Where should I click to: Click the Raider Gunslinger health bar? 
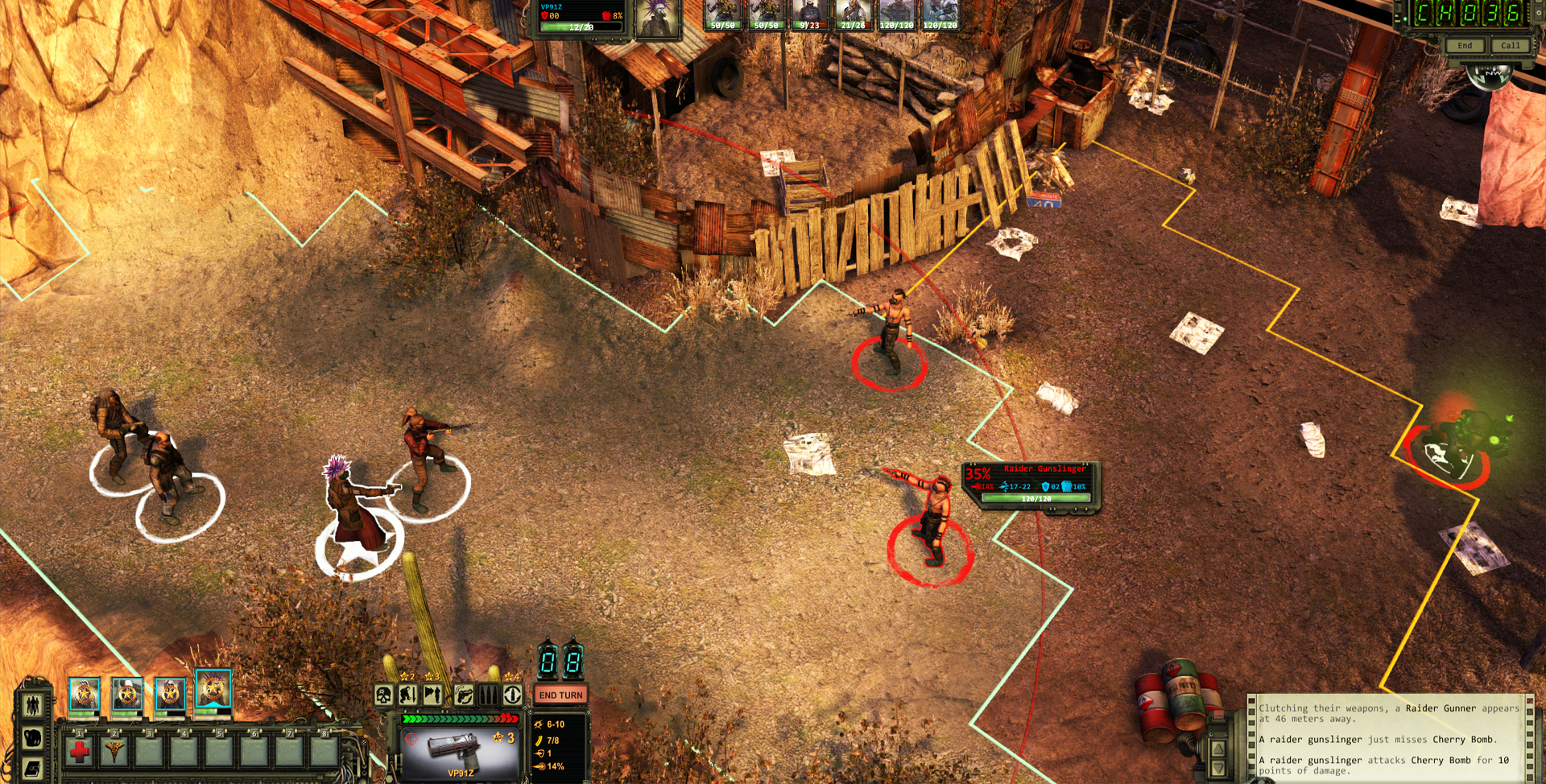(x=1036, y=498)
